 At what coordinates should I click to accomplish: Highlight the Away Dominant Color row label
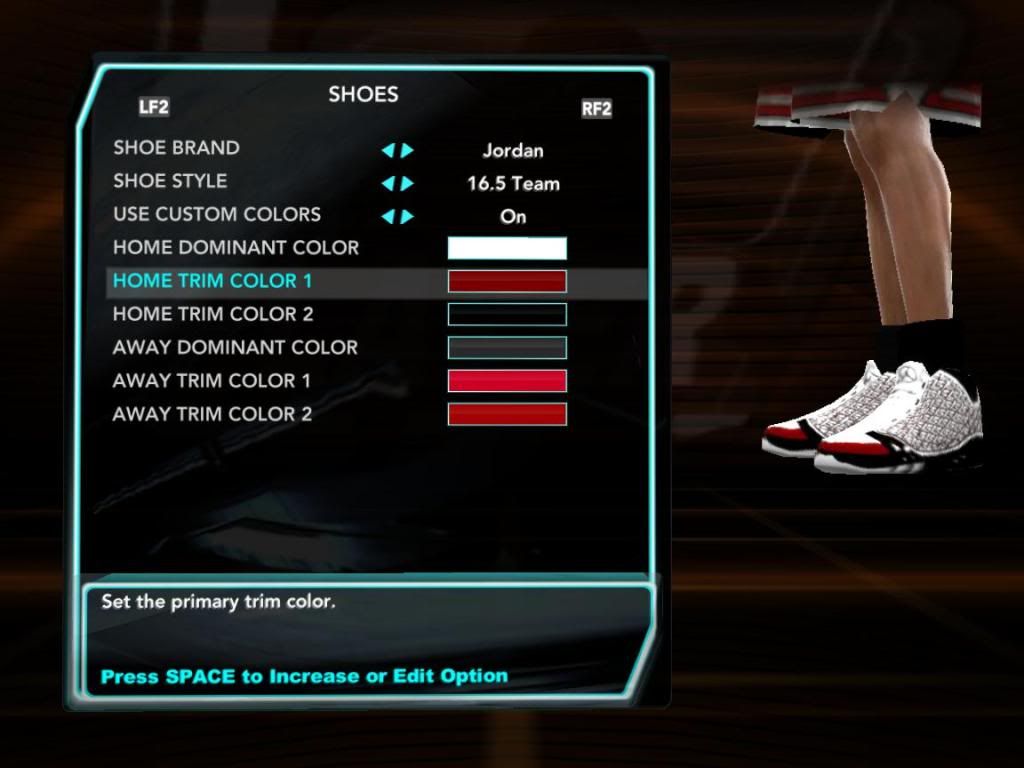[x=235, y=347]
